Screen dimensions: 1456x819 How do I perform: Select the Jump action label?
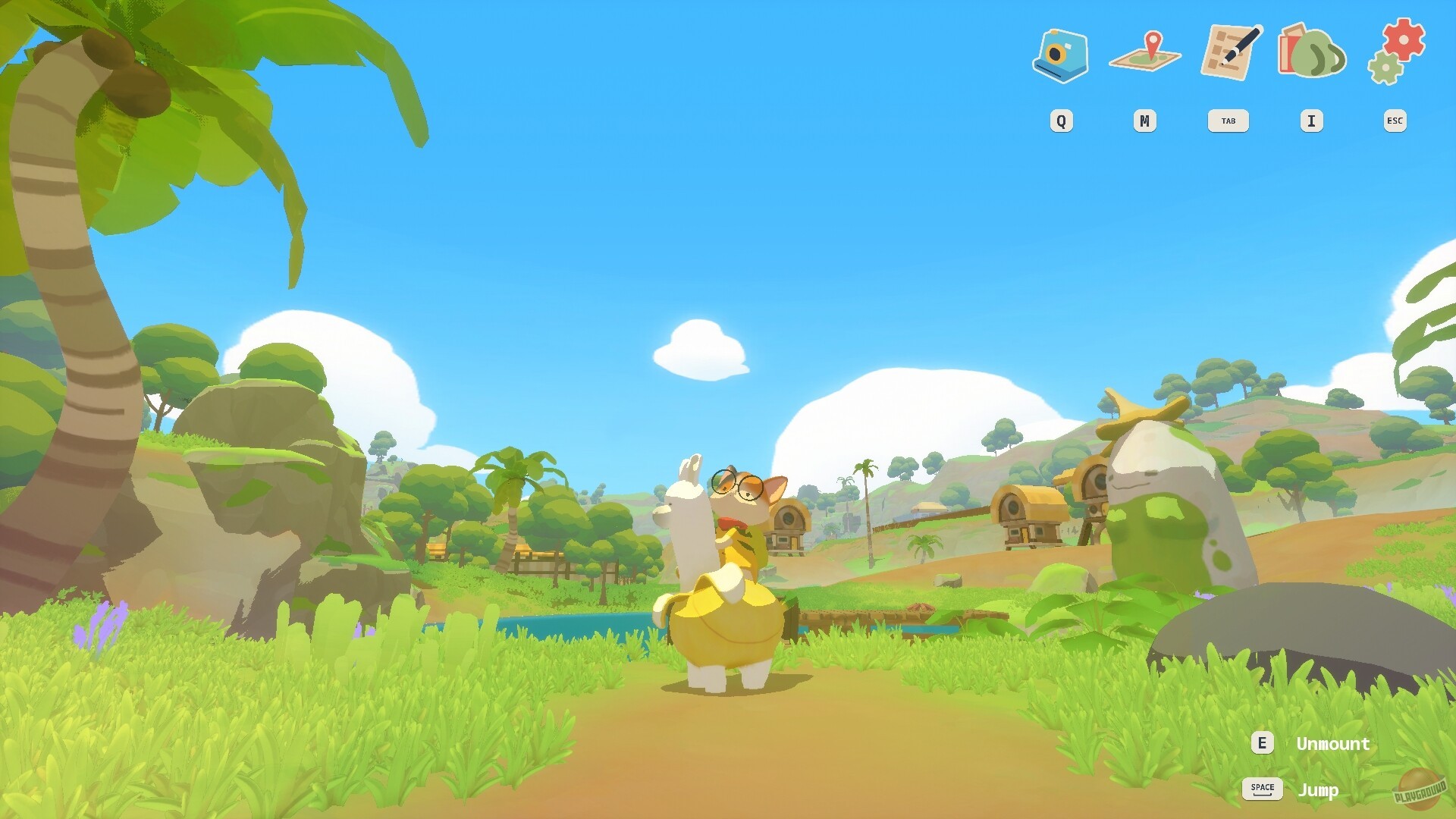1321,789
